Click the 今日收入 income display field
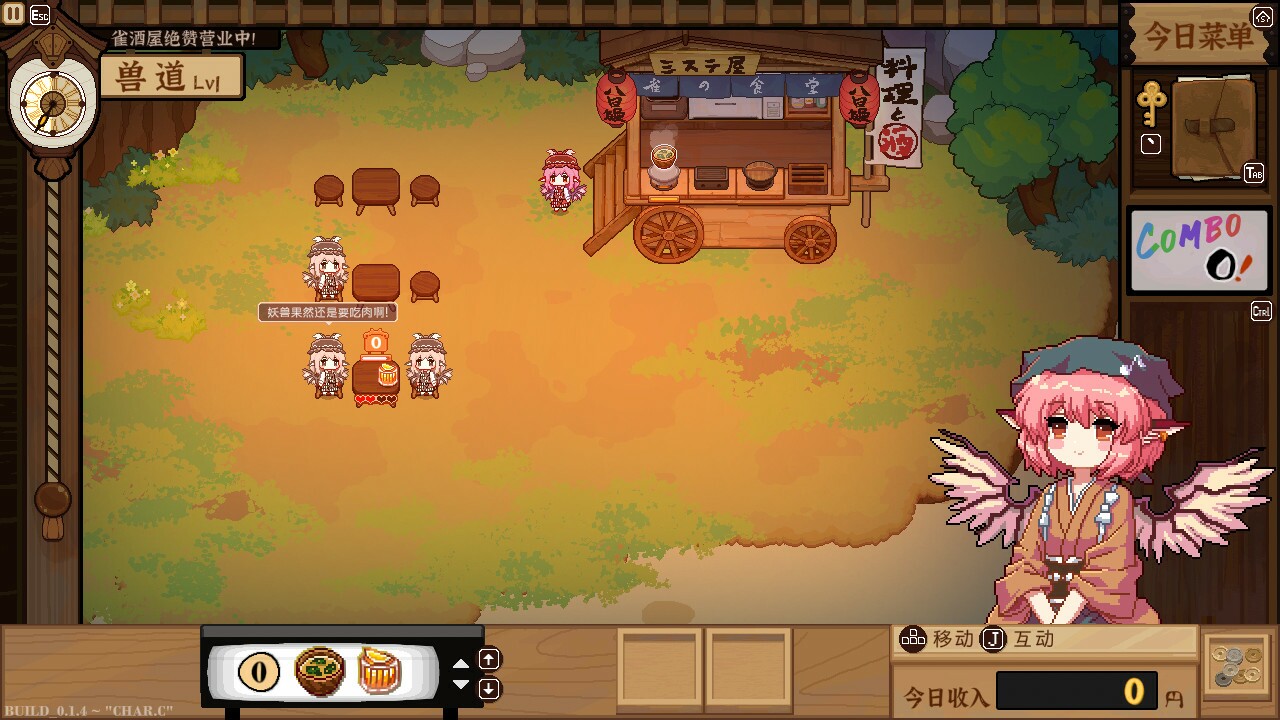Viewport: 1280px width, 720px height. pyautogui.click(x=1080, y=691)
